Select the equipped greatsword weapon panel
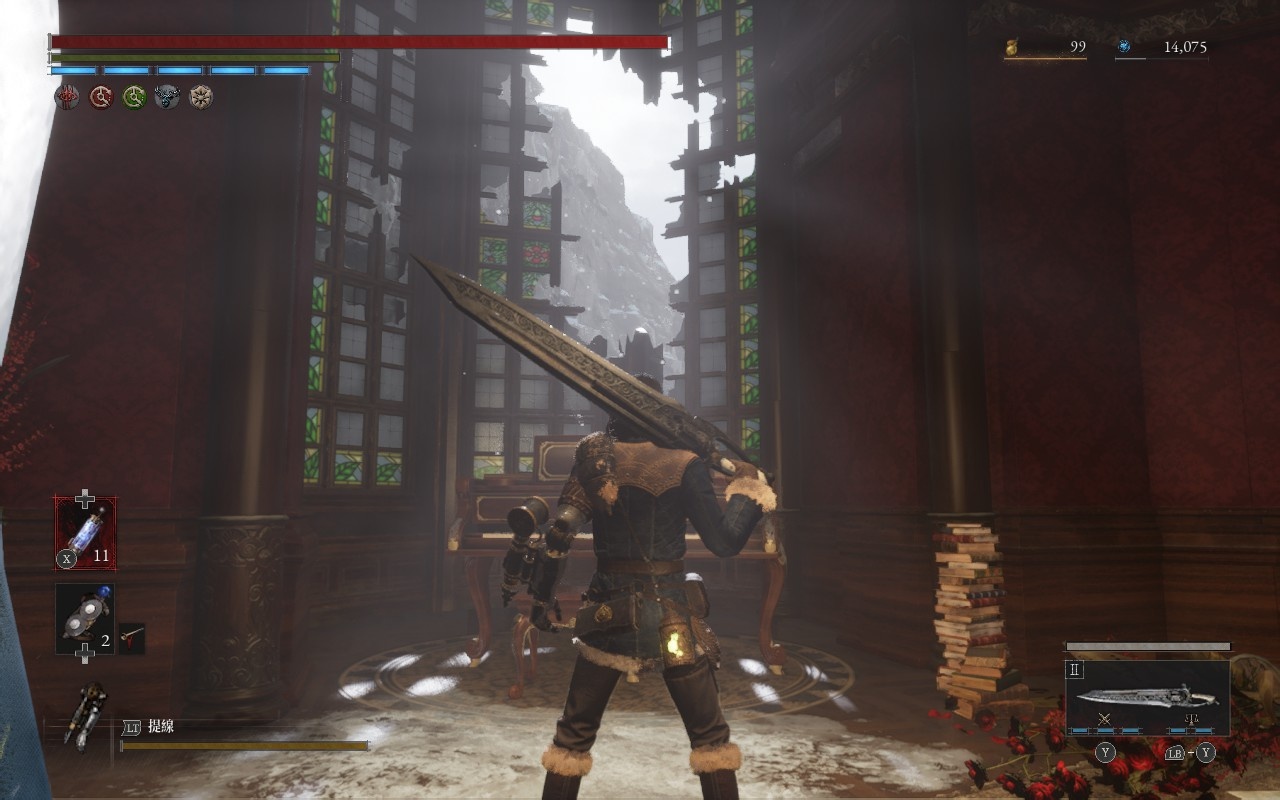 coord(1147,696)
